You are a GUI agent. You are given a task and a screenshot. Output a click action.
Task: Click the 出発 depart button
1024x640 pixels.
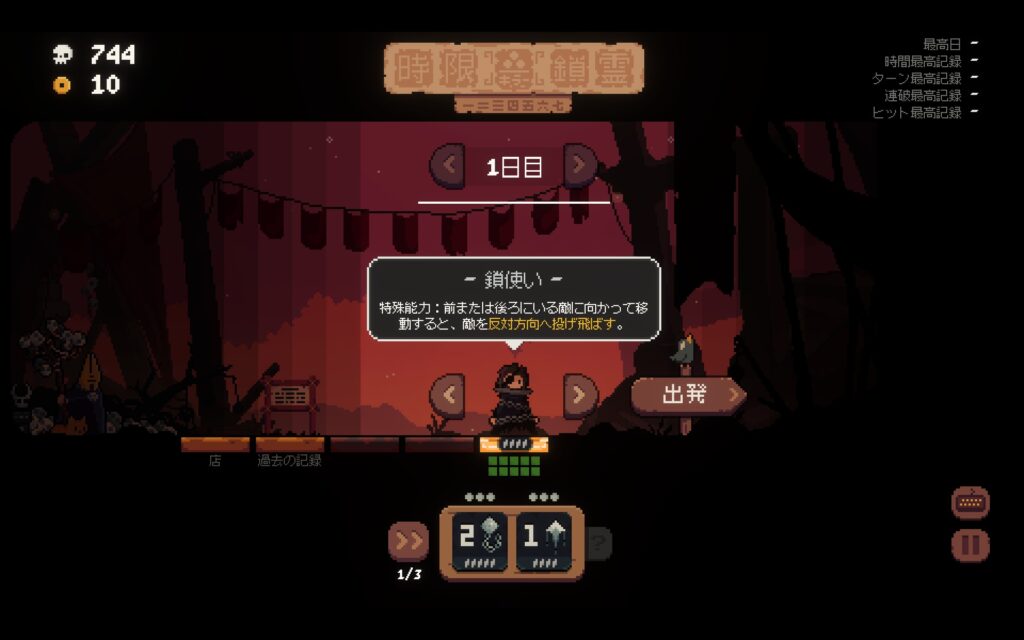coord(688,394)
